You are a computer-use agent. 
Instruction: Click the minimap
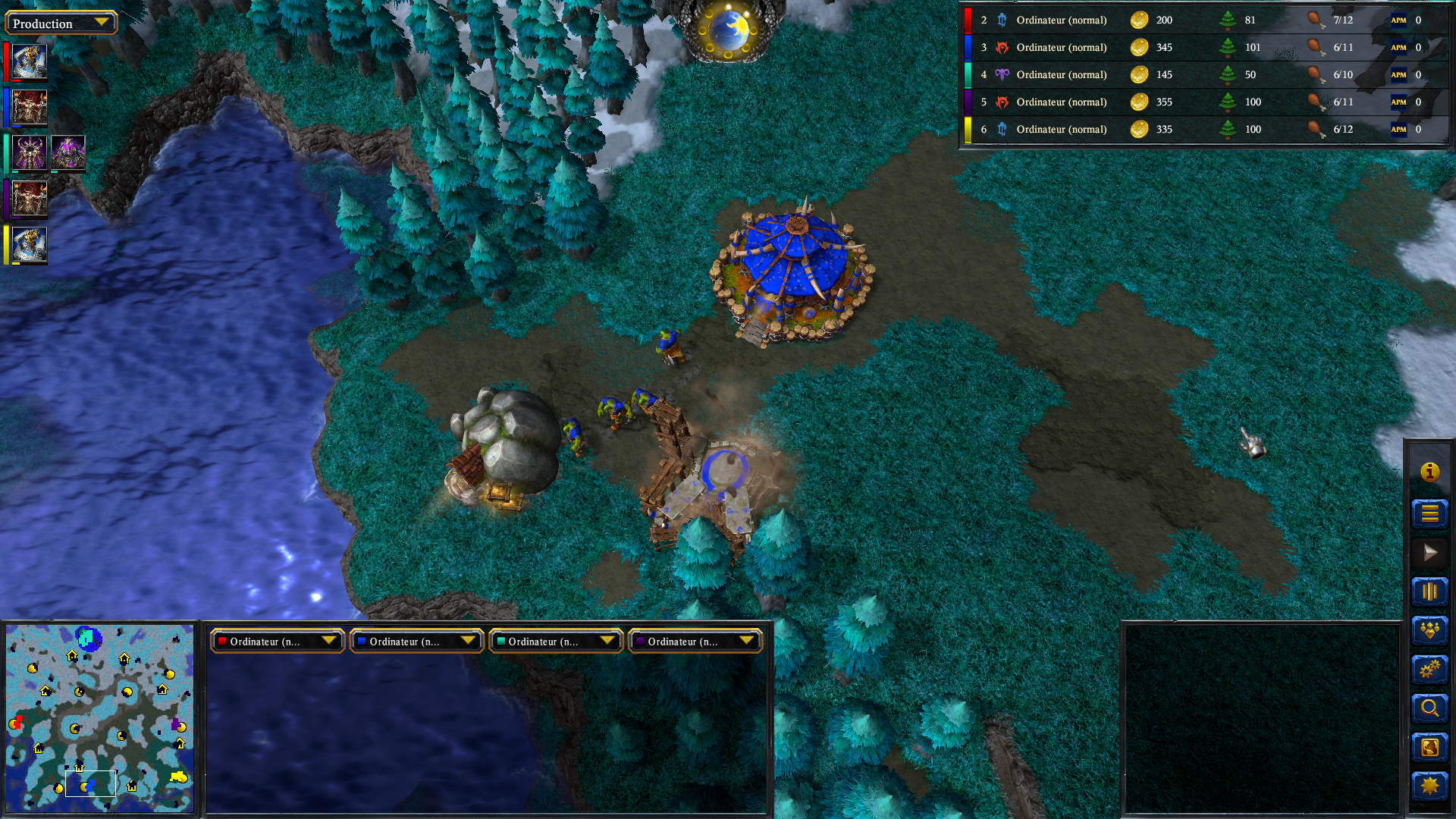(x=99, y=717)
